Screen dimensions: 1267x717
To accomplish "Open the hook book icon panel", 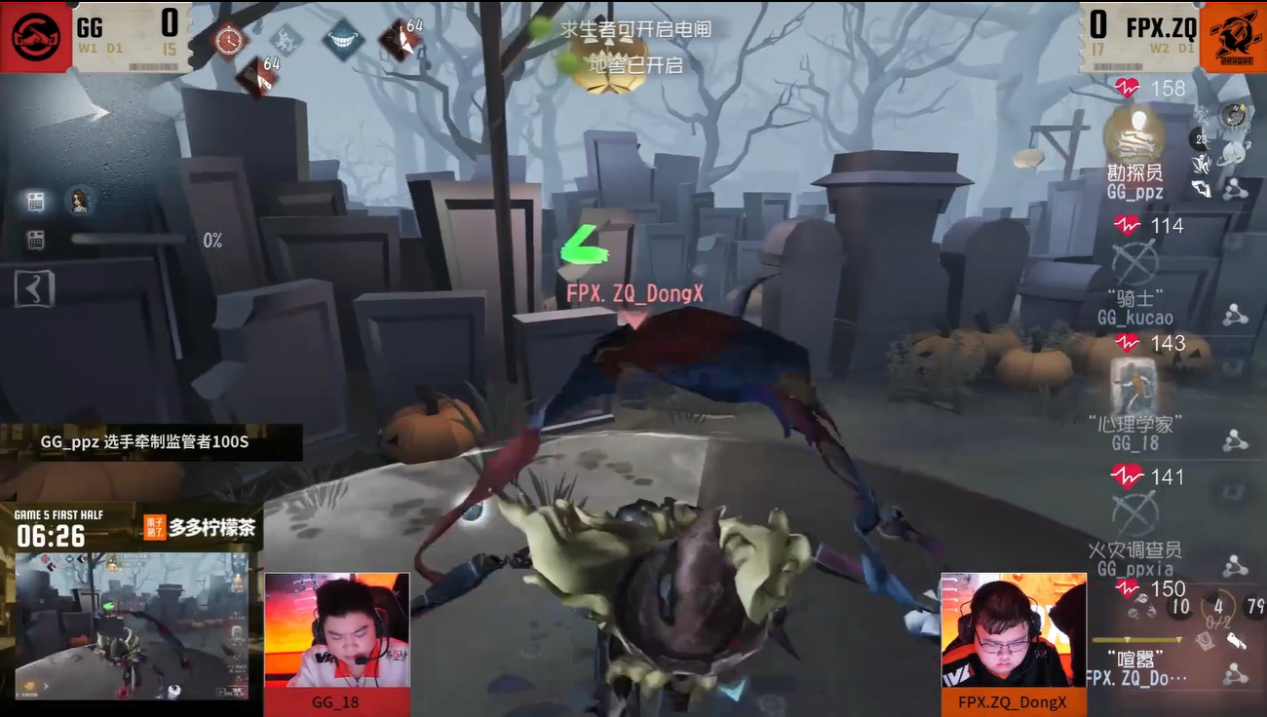I will tap(34, 290).
